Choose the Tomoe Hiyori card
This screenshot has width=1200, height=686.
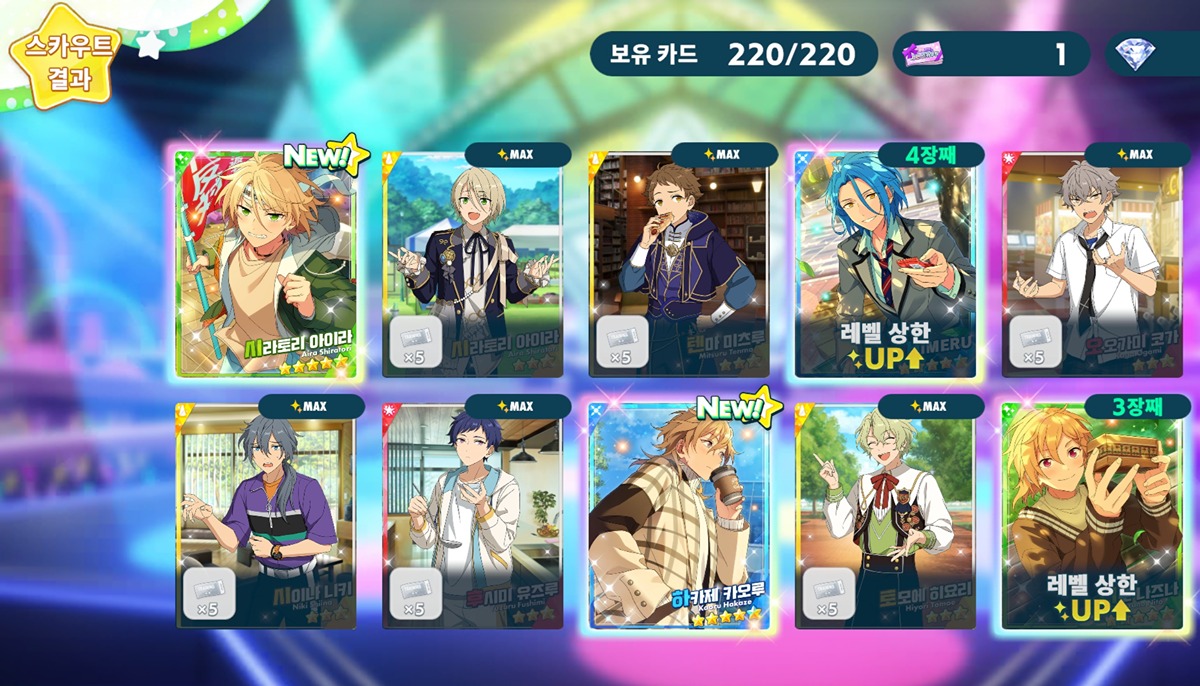pos(885,516)
